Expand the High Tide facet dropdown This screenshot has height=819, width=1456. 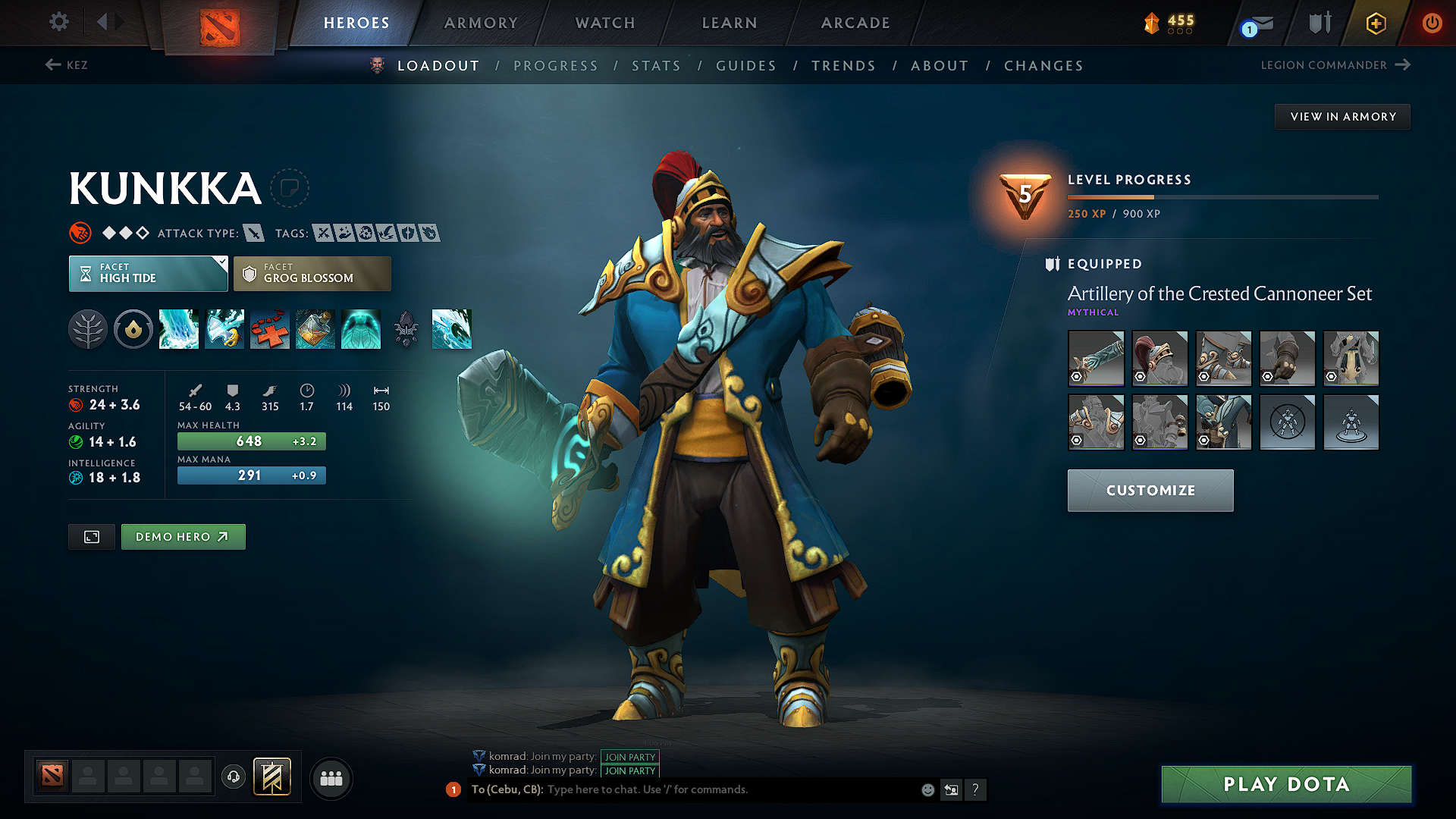pos(148,273)
